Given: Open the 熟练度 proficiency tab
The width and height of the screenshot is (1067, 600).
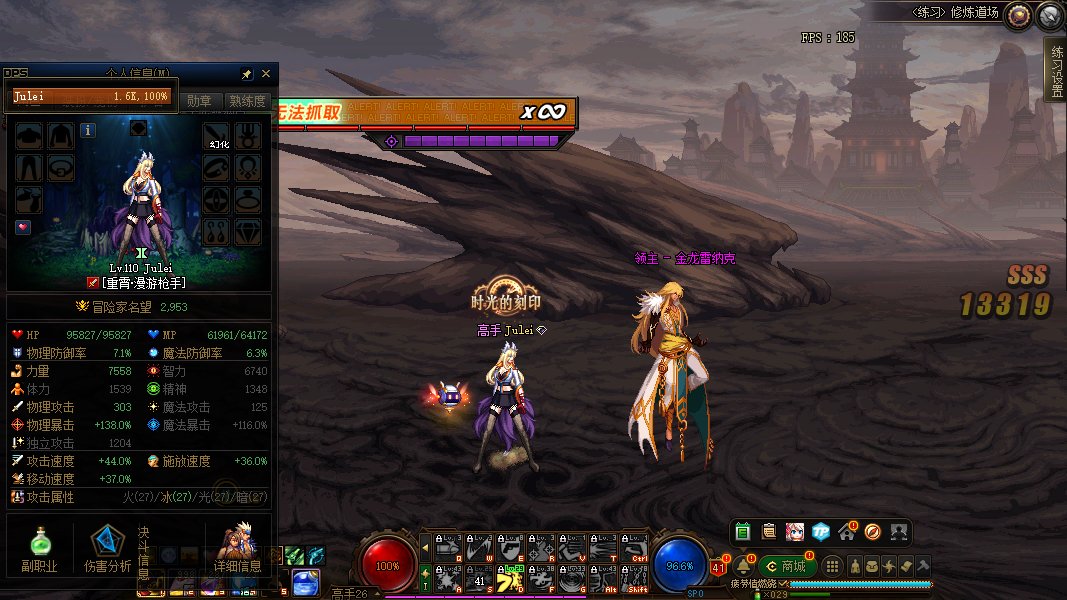Looking at the screenshot, I should (x=247, y=101).
